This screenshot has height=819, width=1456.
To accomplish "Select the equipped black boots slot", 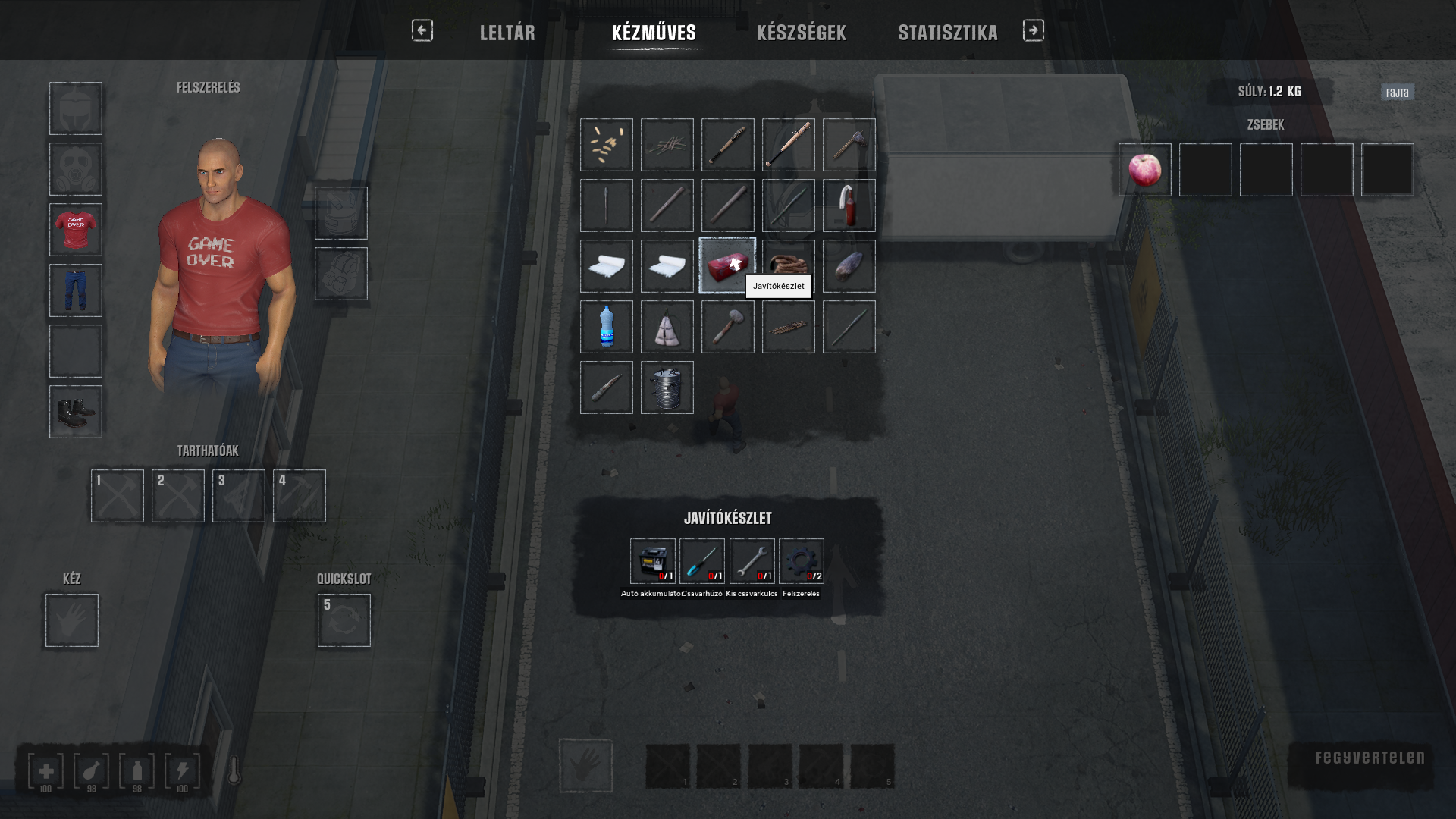I will 76,412.
